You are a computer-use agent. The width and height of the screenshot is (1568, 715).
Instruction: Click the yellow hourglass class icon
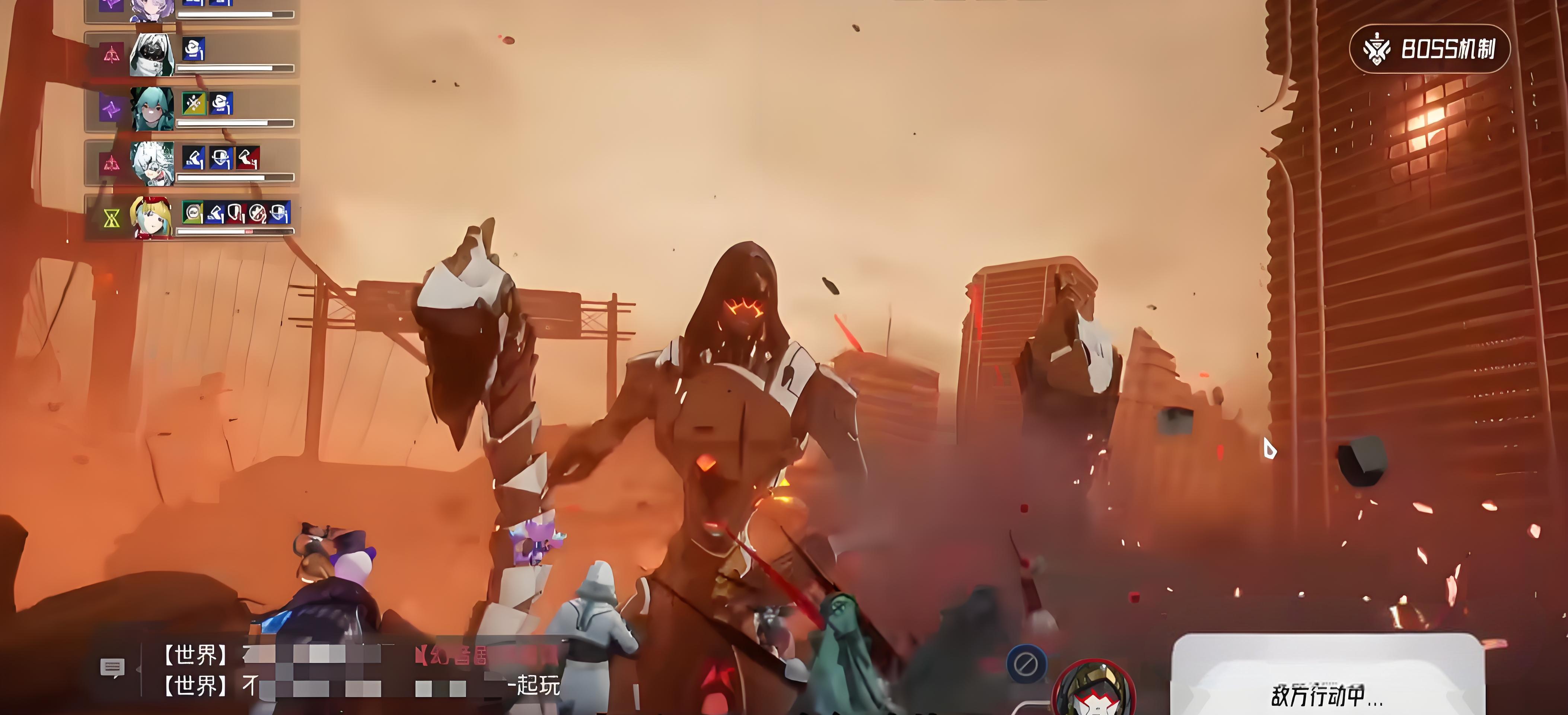(111, 218)
